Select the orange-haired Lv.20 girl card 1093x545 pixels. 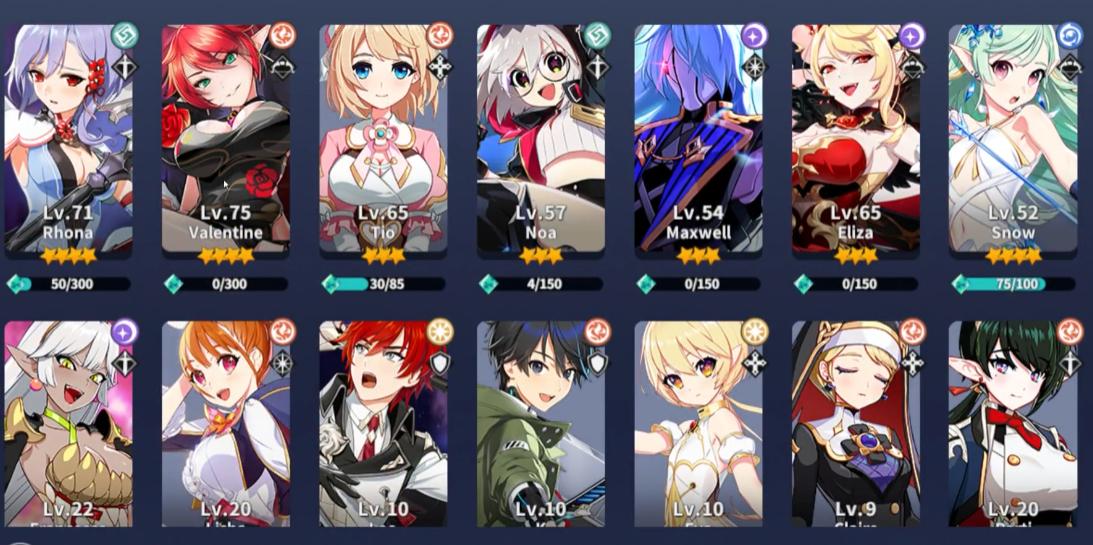click(226, 424)
